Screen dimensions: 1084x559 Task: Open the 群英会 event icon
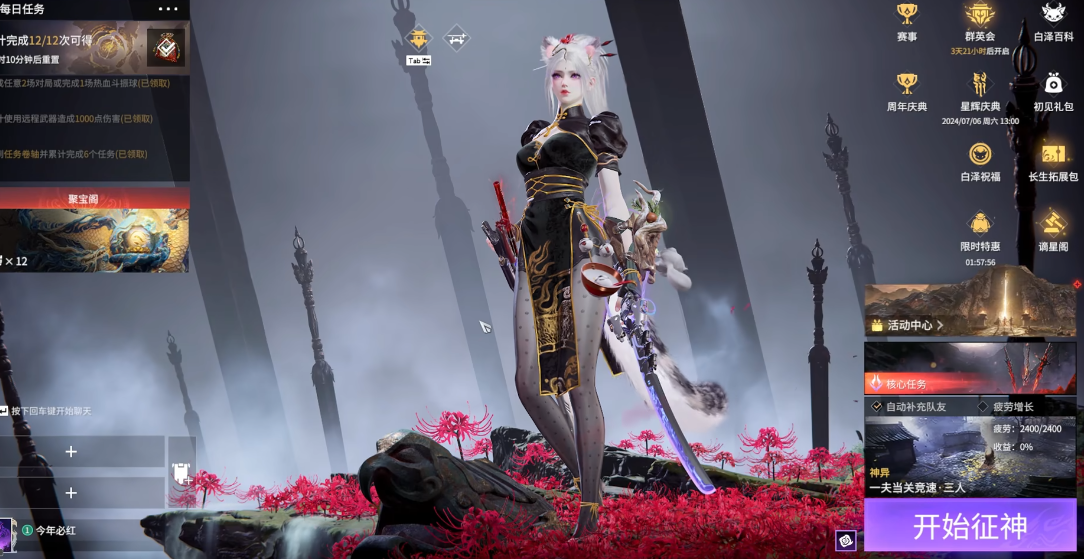pos(980,20)
